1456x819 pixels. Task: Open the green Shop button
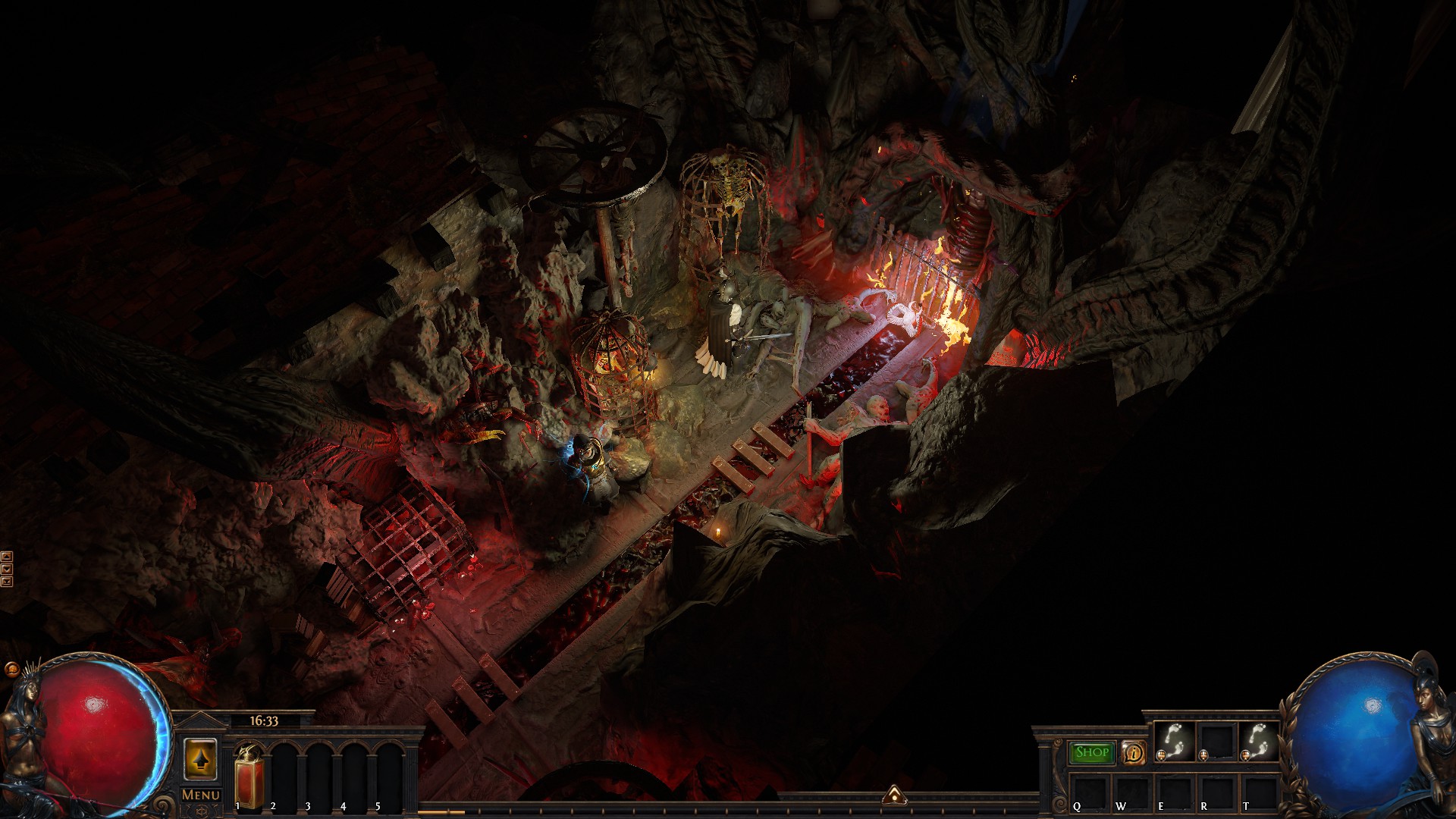click(1092, 752)
